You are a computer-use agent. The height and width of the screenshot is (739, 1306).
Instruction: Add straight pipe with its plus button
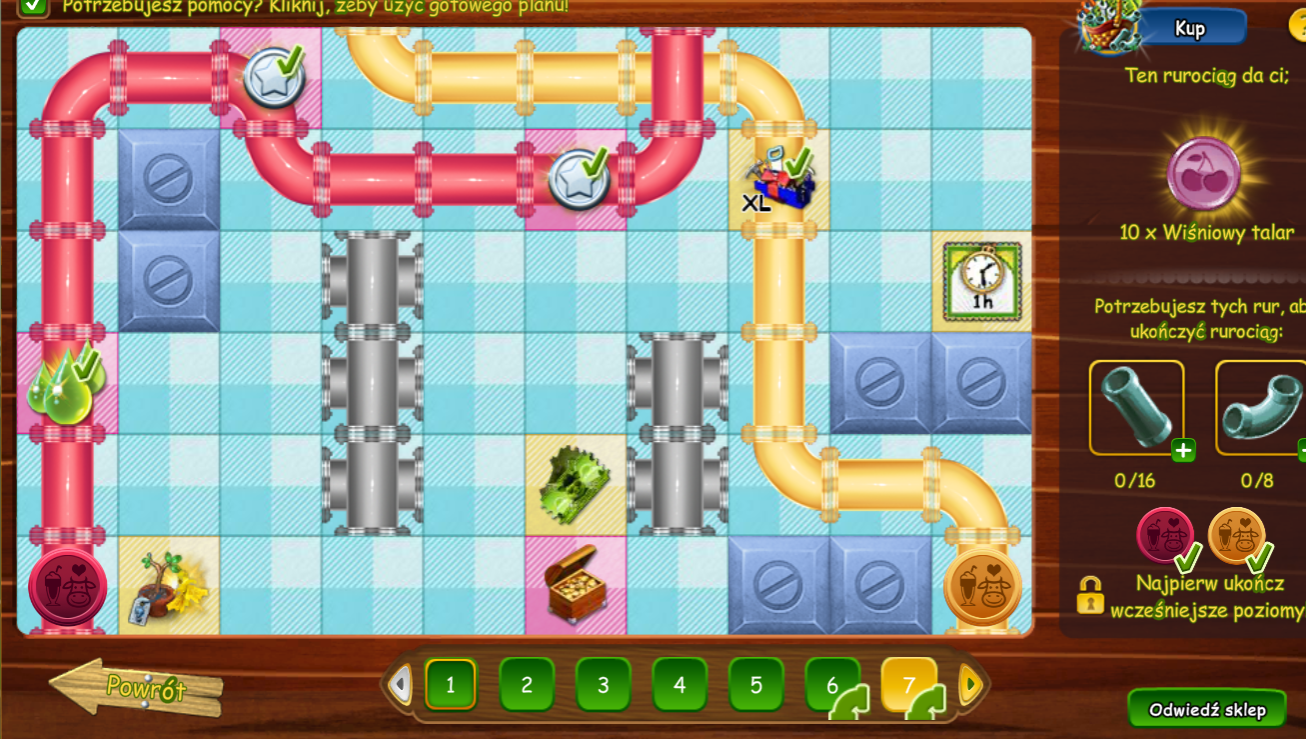[1183, 450]
